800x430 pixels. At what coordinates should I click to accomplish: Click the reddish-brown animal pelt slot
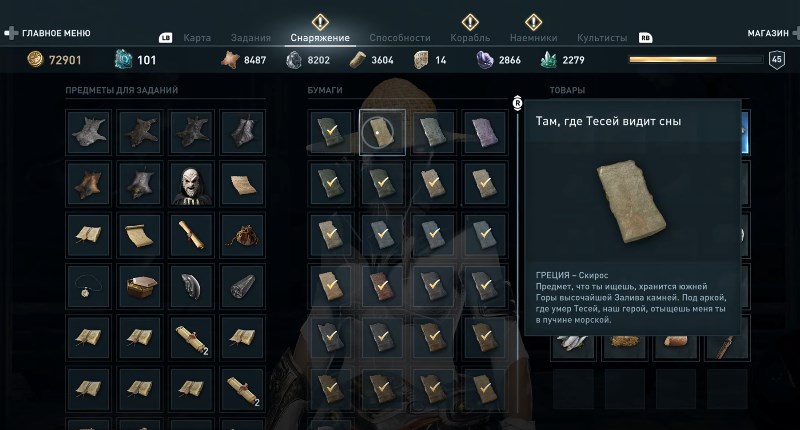click(88, 183)
